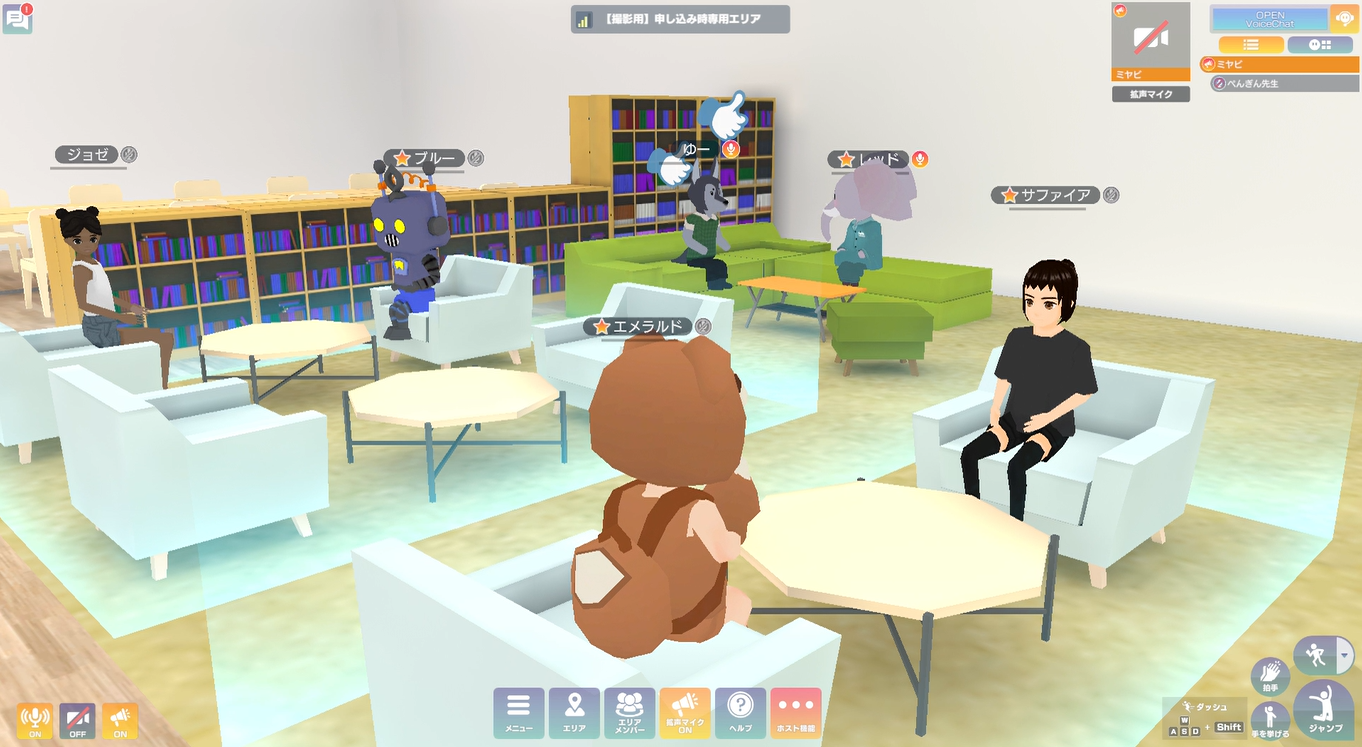Open the エリア (Area) map button

coord(574,712)
